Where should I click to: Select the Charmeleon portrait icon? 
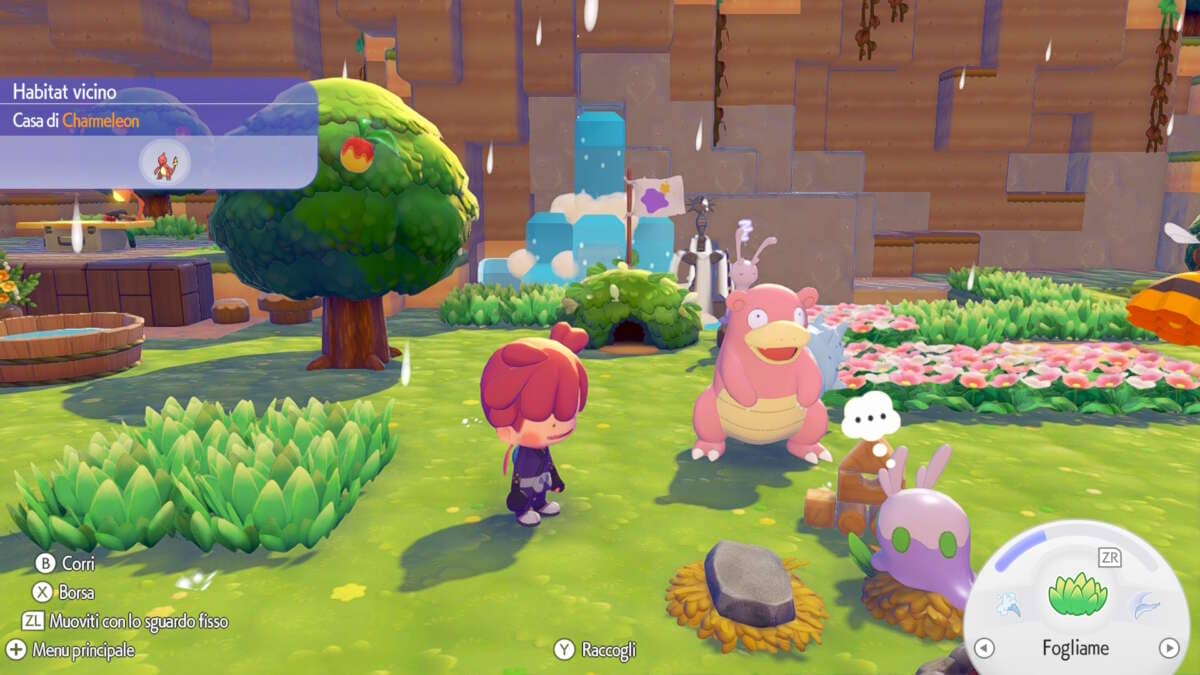coord(164,163)
